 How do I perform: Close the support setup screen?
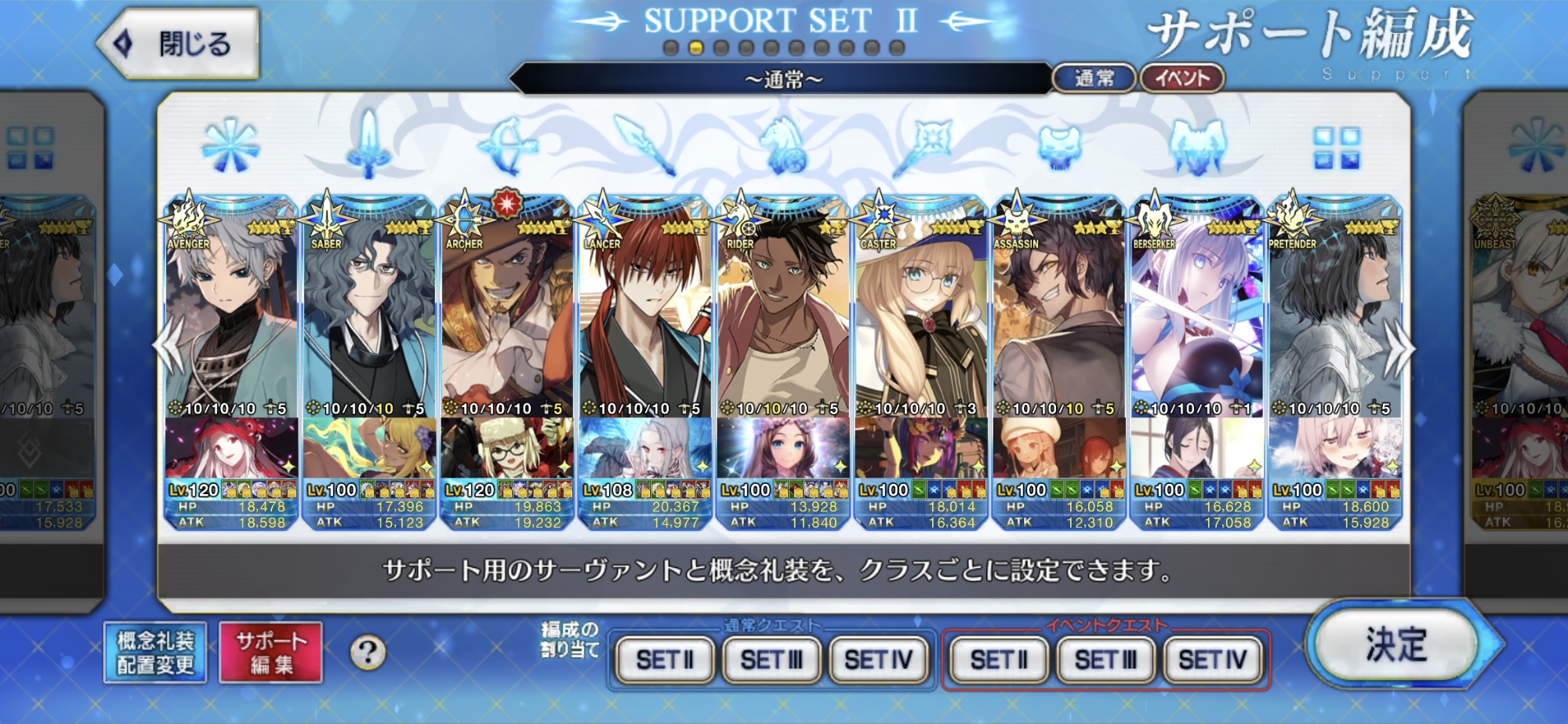click(179, 44)
